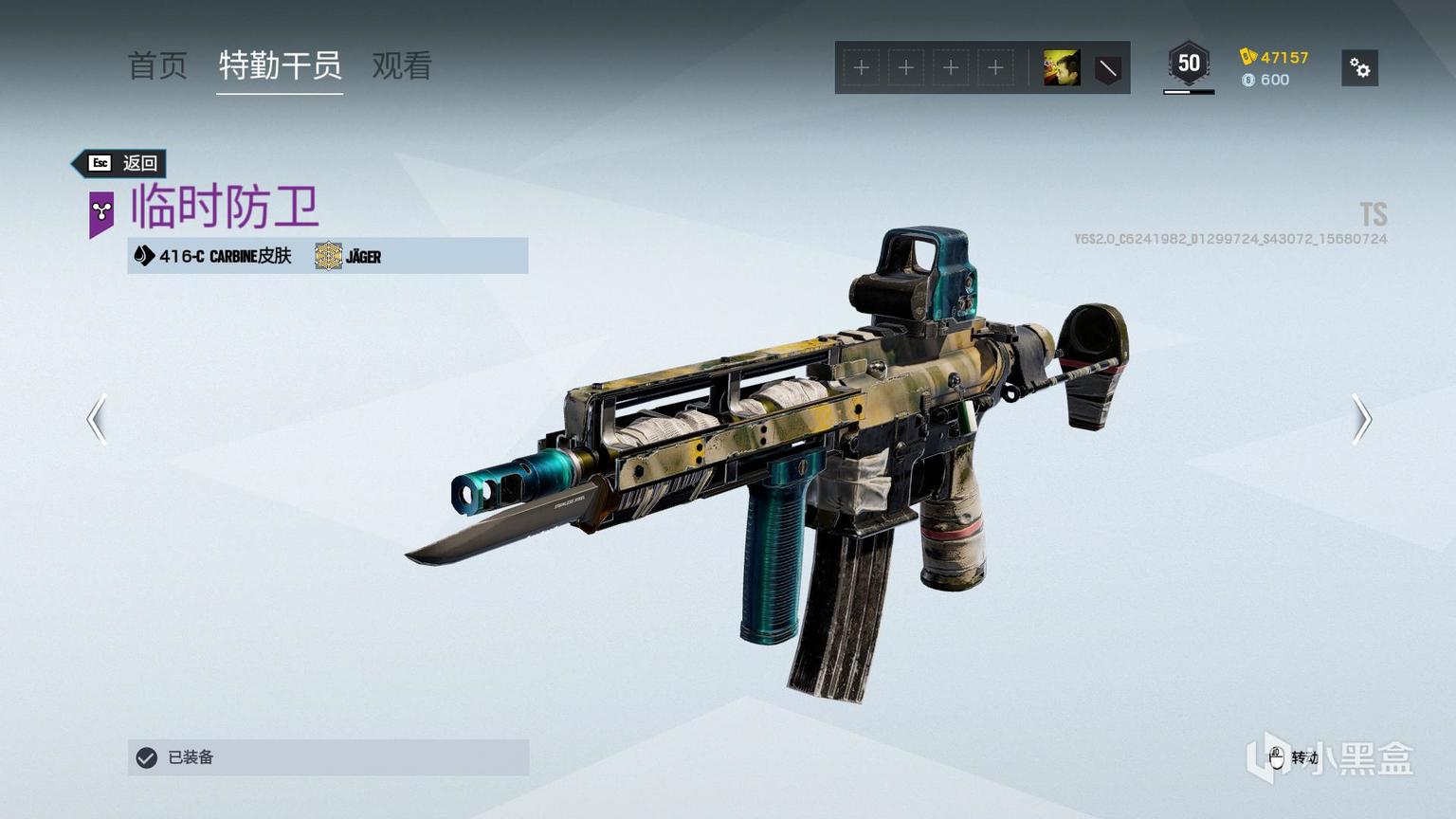Open the renown currency balance 47157
1456x819 pixels.
pyautogui.click(x=1275, y=57)
